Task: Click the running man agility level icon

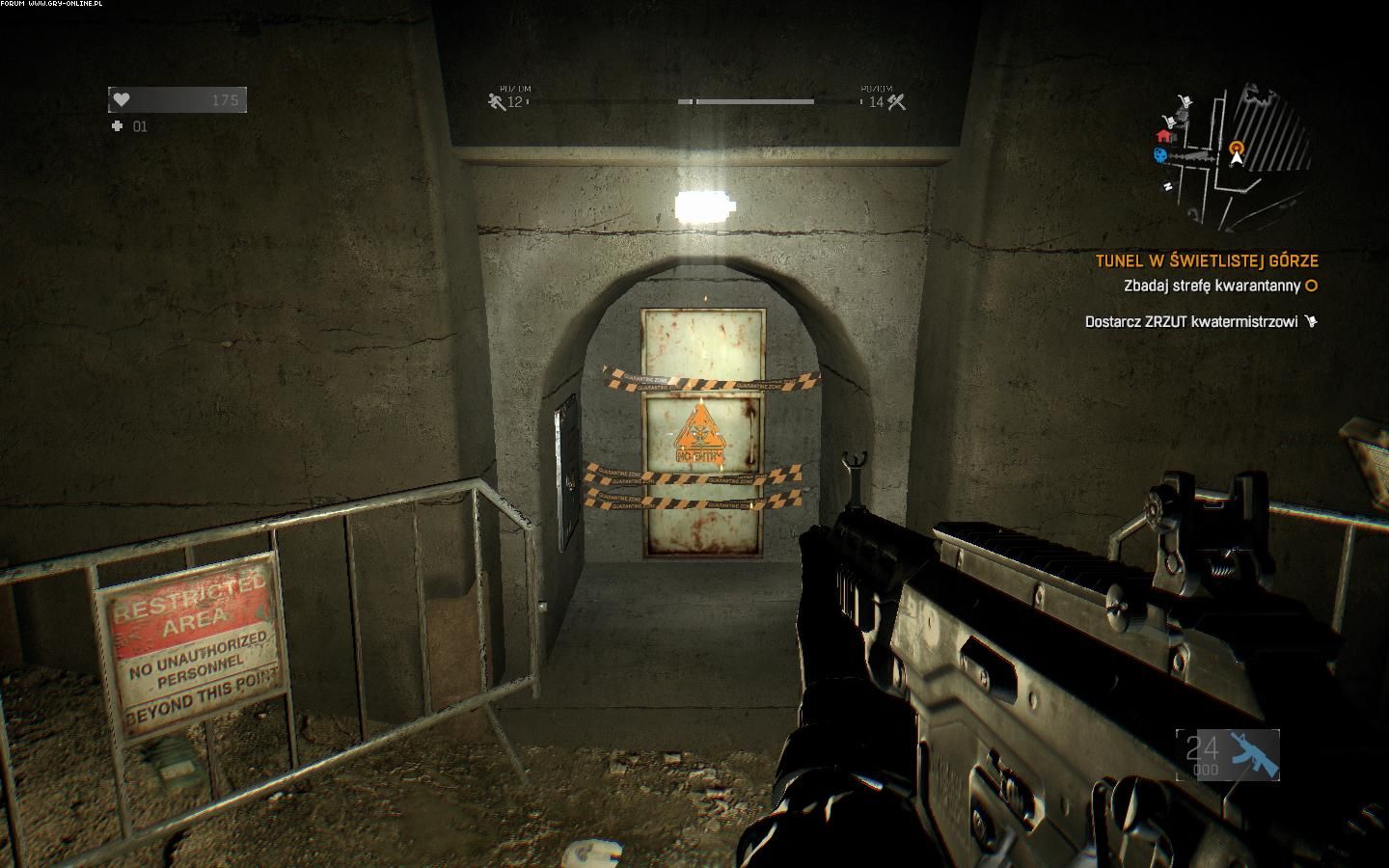Action: (x=497, y=100)
